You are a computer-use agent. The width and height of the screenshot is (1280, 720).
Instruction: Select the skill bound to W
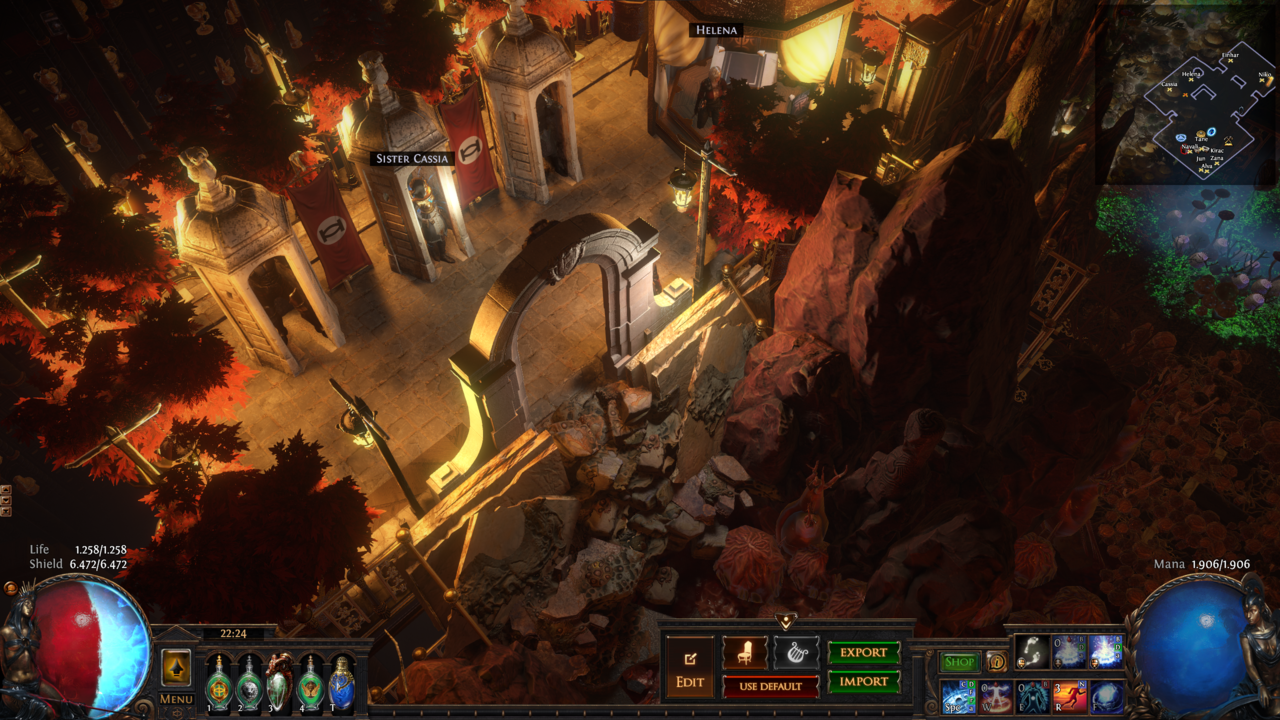(995, 696)
